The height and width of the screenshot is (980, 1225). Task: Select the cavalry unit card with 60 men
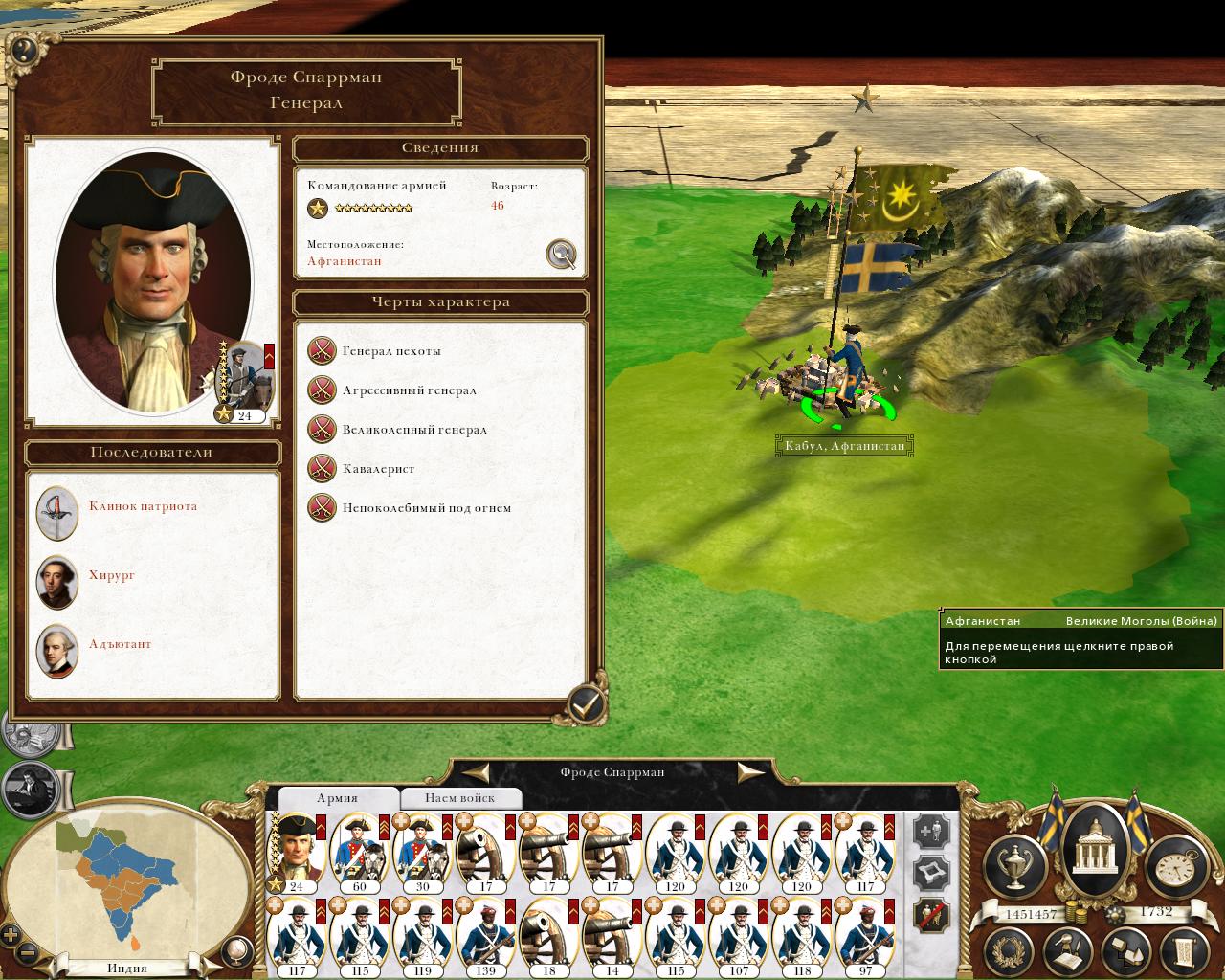pyautogui.click(x=360, y=852)
